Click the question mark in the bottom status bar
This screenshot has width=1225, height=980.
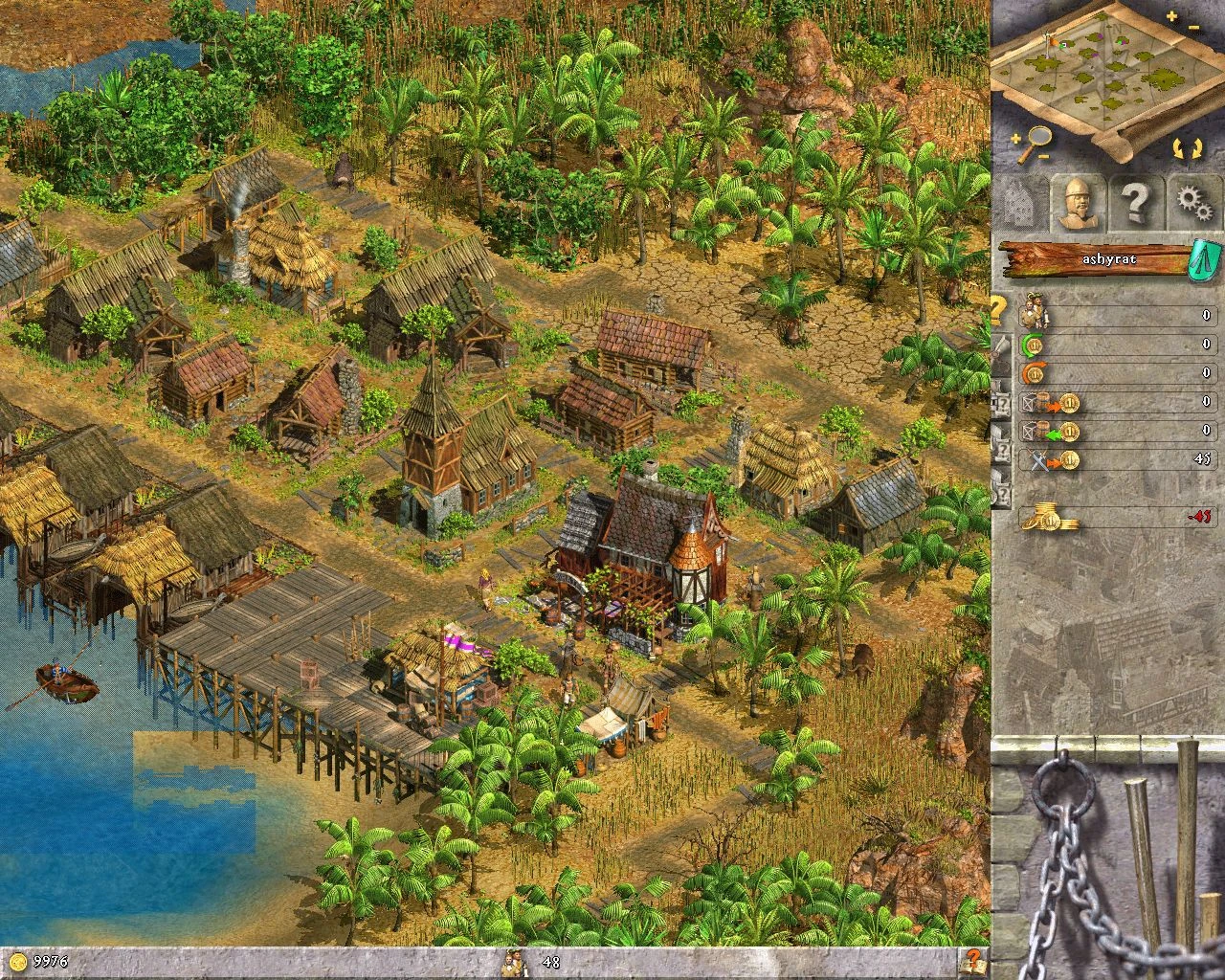[x=973, y=963]
